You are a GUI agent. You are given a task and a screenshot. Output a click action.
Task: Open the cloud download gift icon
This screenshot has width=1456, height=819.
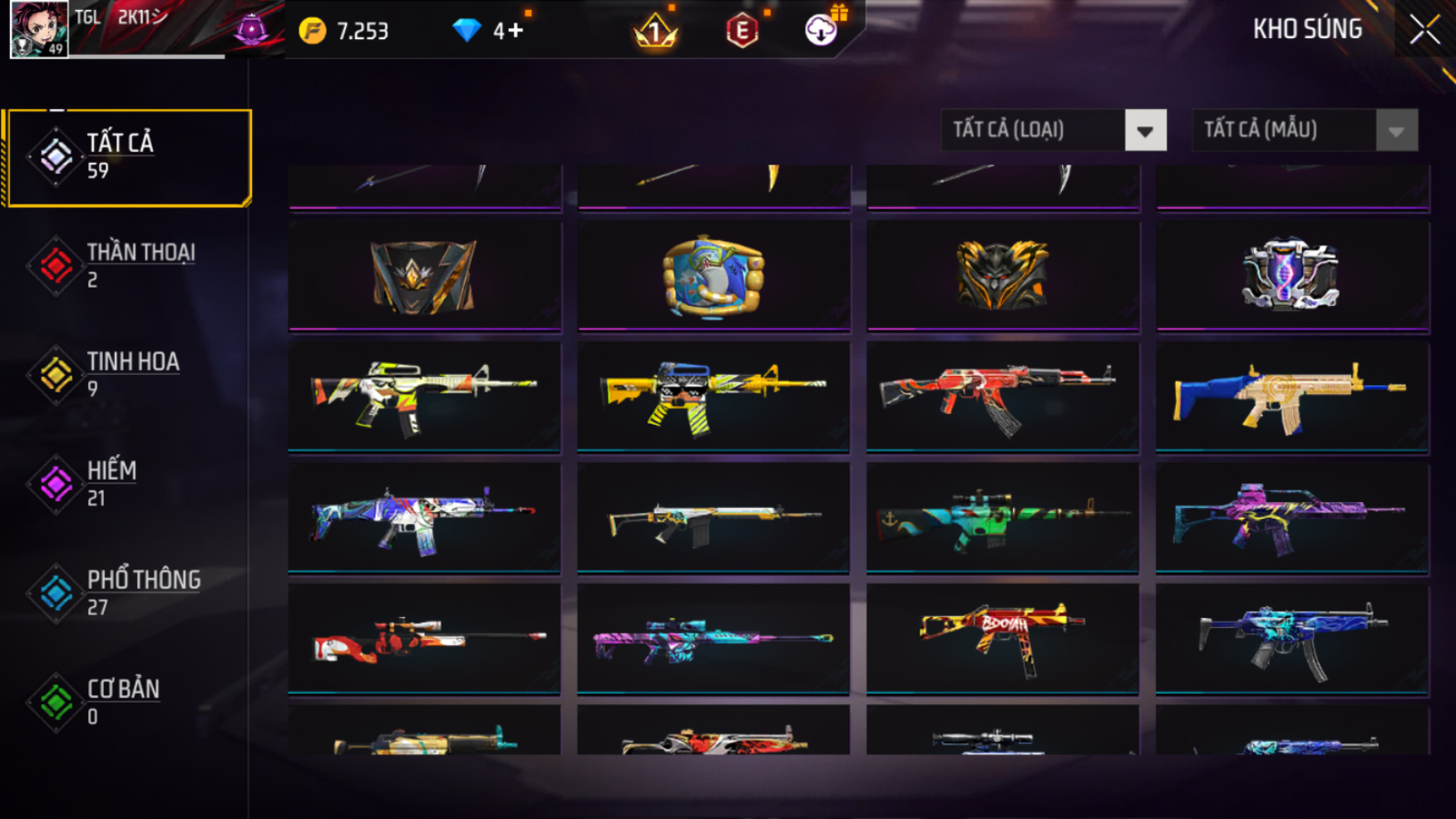821,30
